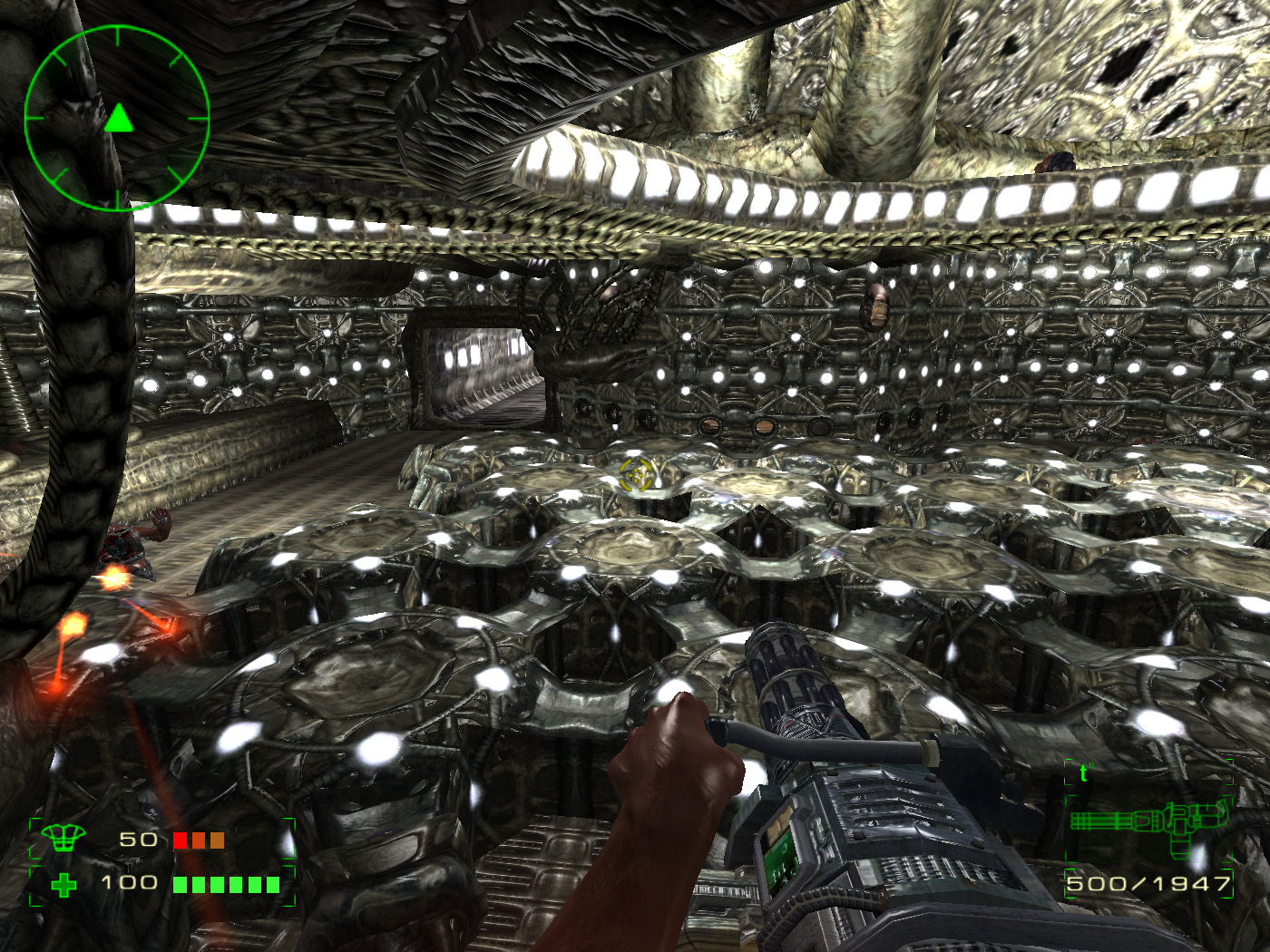This screenshot has height=952, width=1270.
Task: Click the green circular motion tracker radar
Action: pyautogui.click(x=117, y=118)
